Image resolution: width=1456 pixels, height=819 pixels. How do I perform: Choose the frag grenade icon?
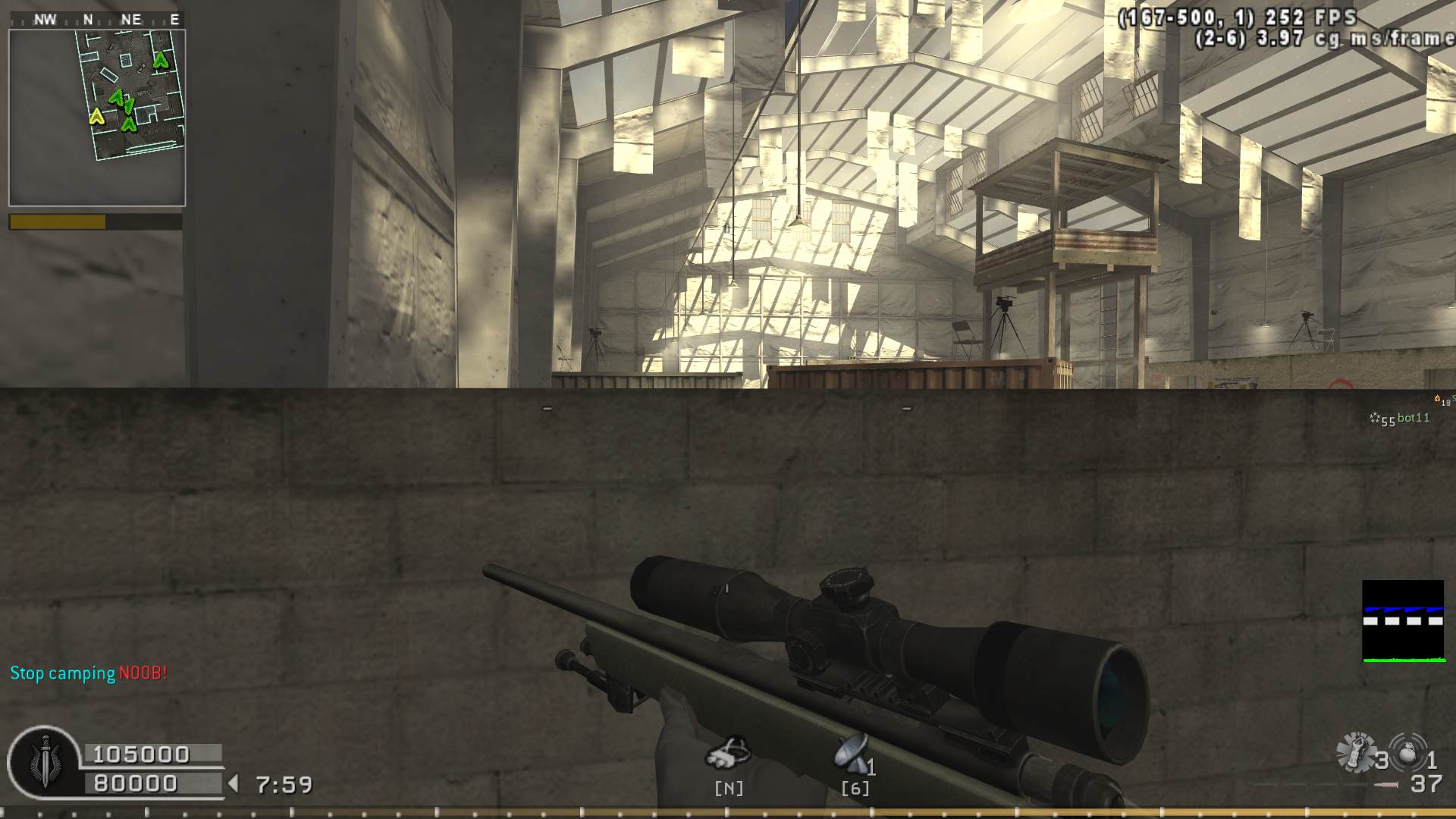(x=1408, y=752)
